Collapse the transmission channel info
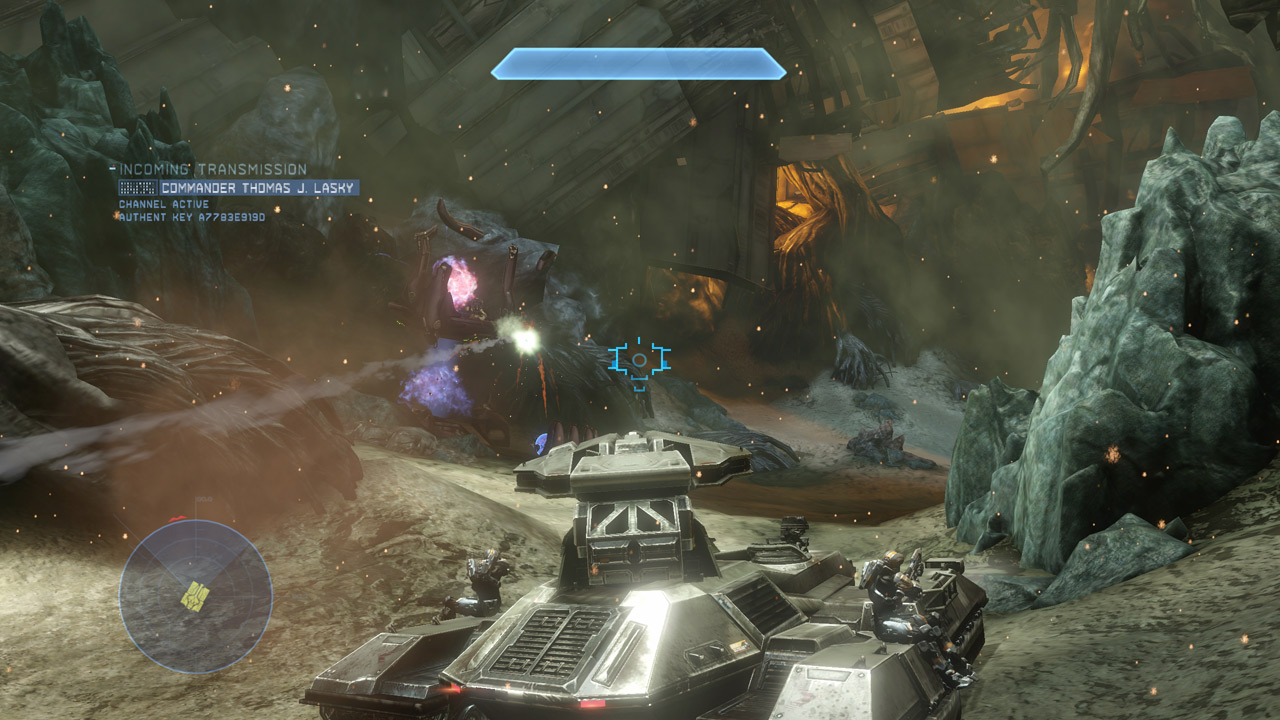This screenshot has height=720, width=1280. [164, 203]
